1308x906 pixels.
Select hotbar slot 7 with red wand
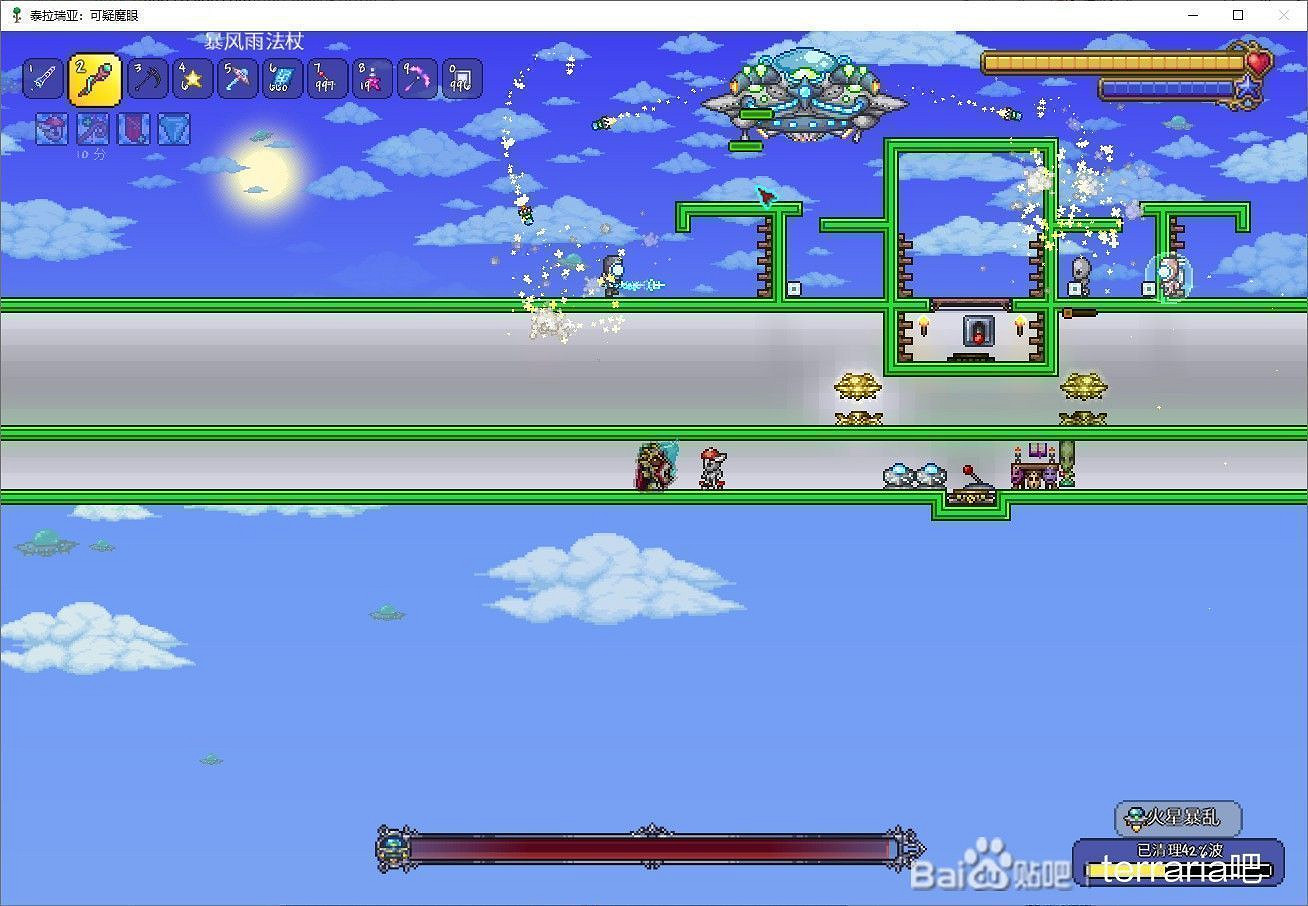326,78
